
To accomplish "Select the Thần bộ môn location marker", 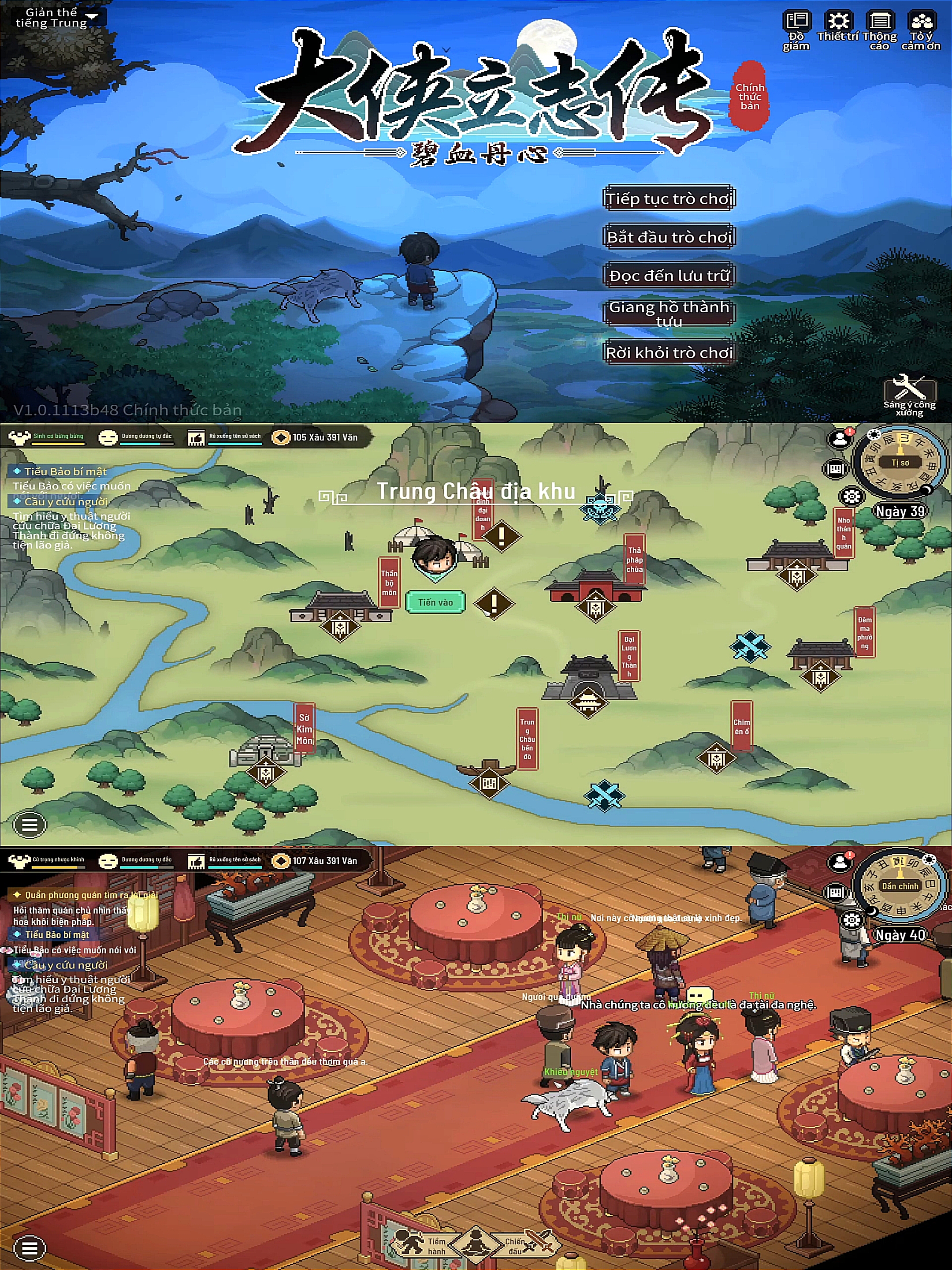I will click(340, 624).
